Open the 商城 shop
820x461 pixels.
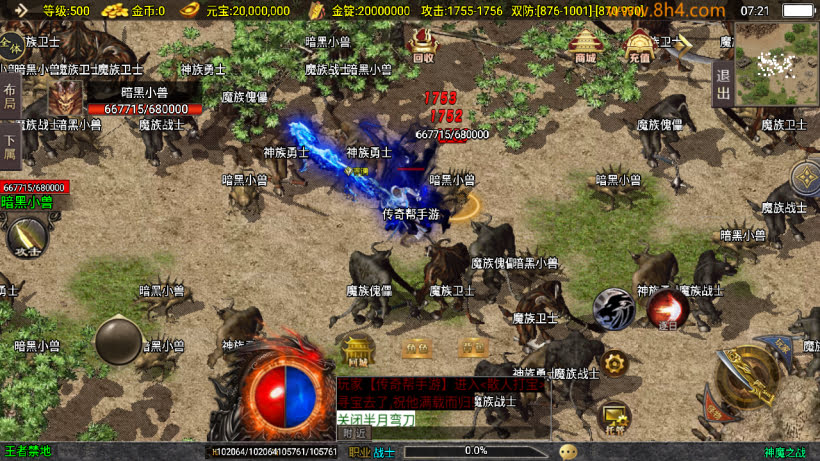[x=585, y=45]
